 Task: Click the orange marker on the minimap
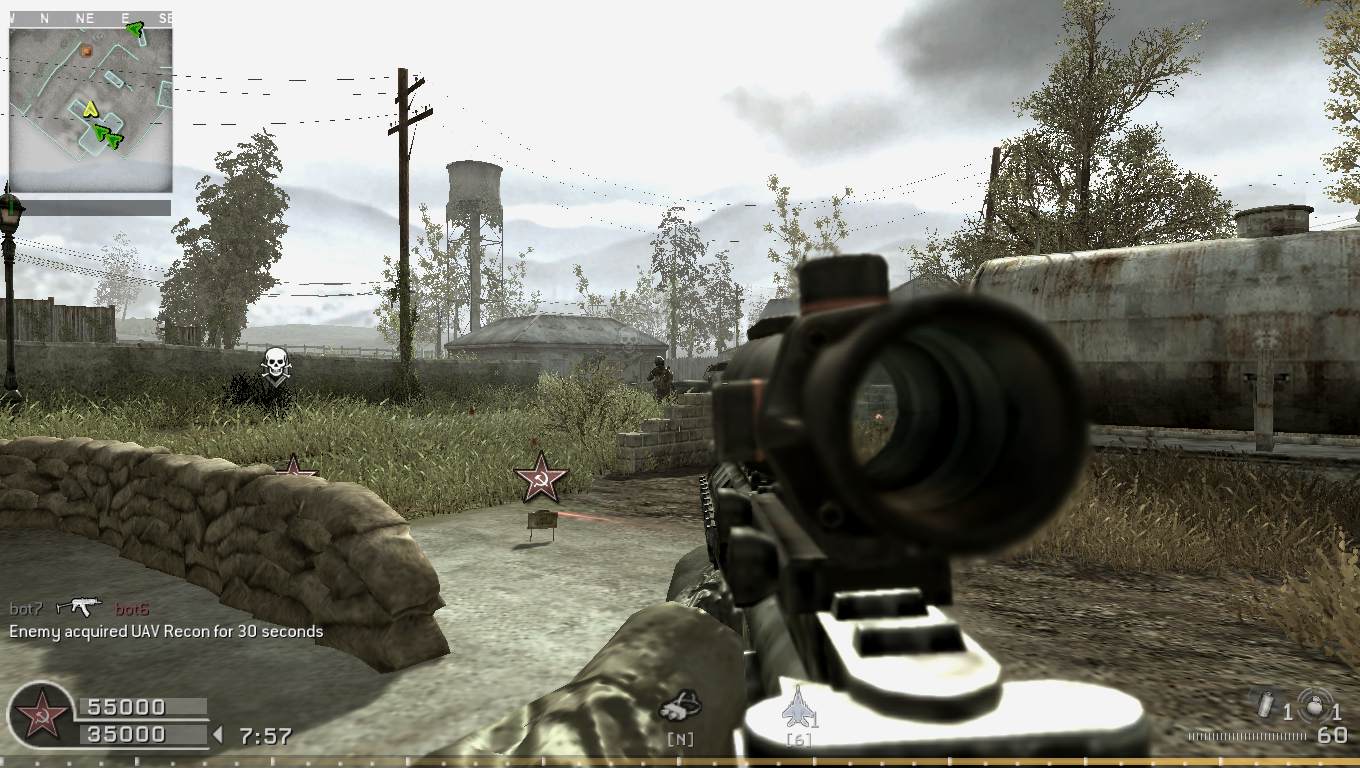[87, 50]
